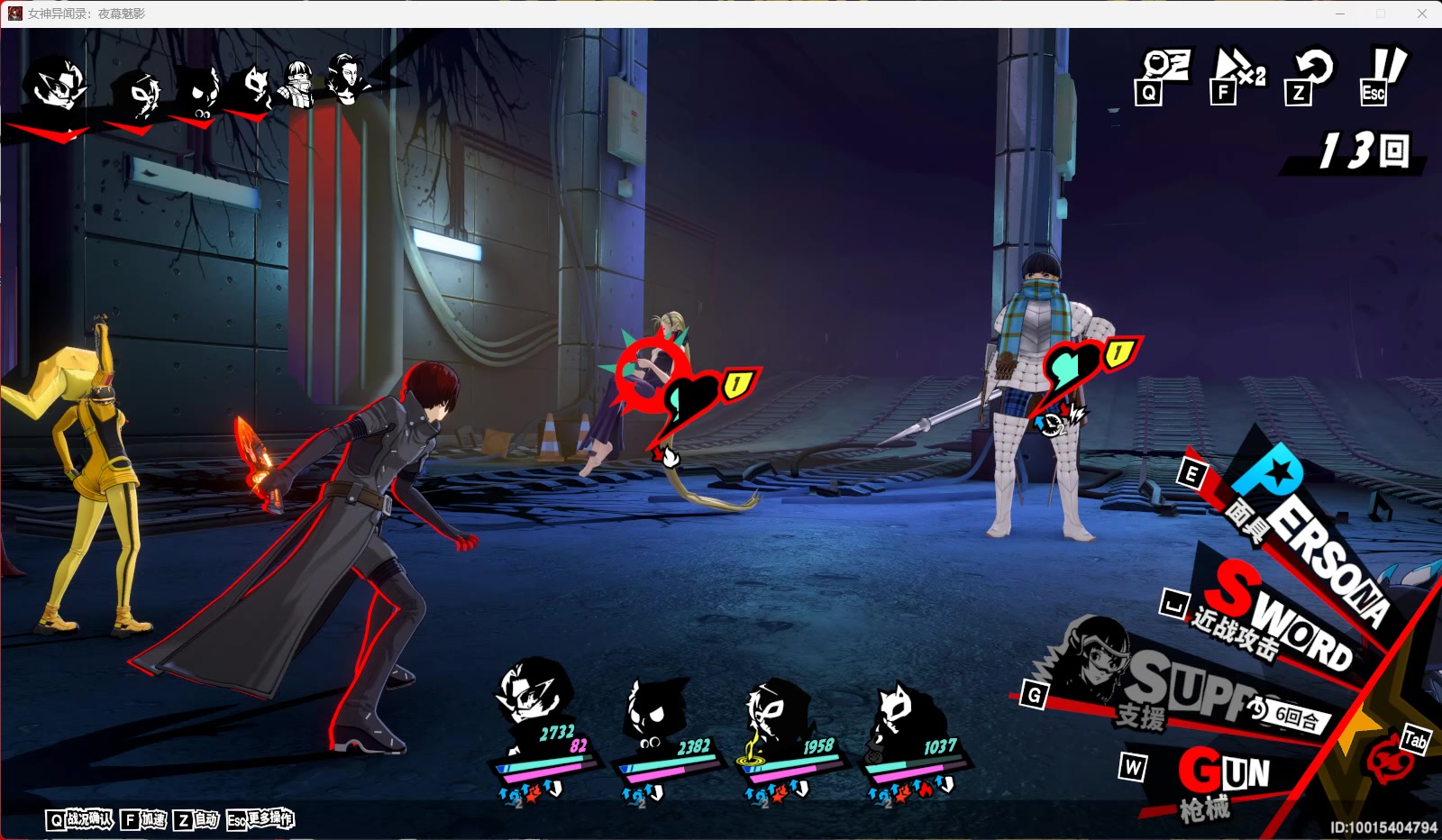Toggle the 加速 speed-up button

click(144, 819)
